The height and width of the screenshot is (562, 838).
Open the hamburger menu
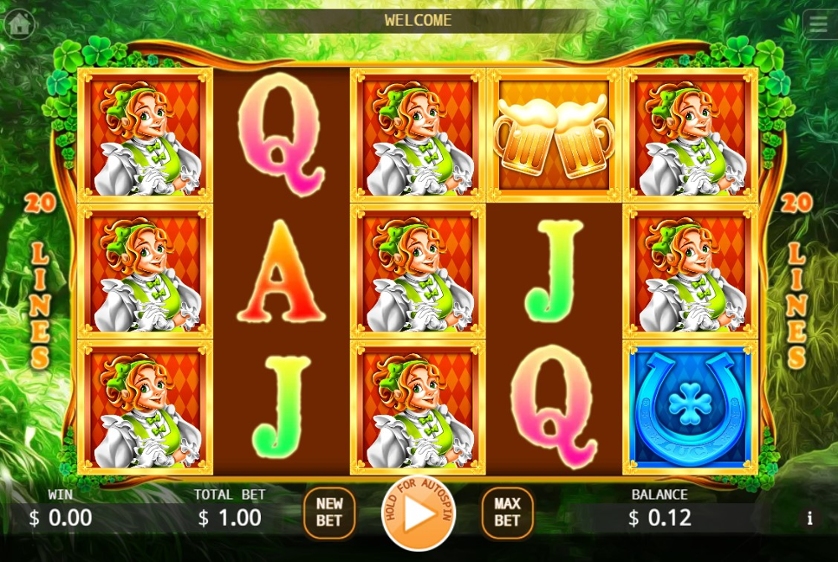click(x=816, y=22)
